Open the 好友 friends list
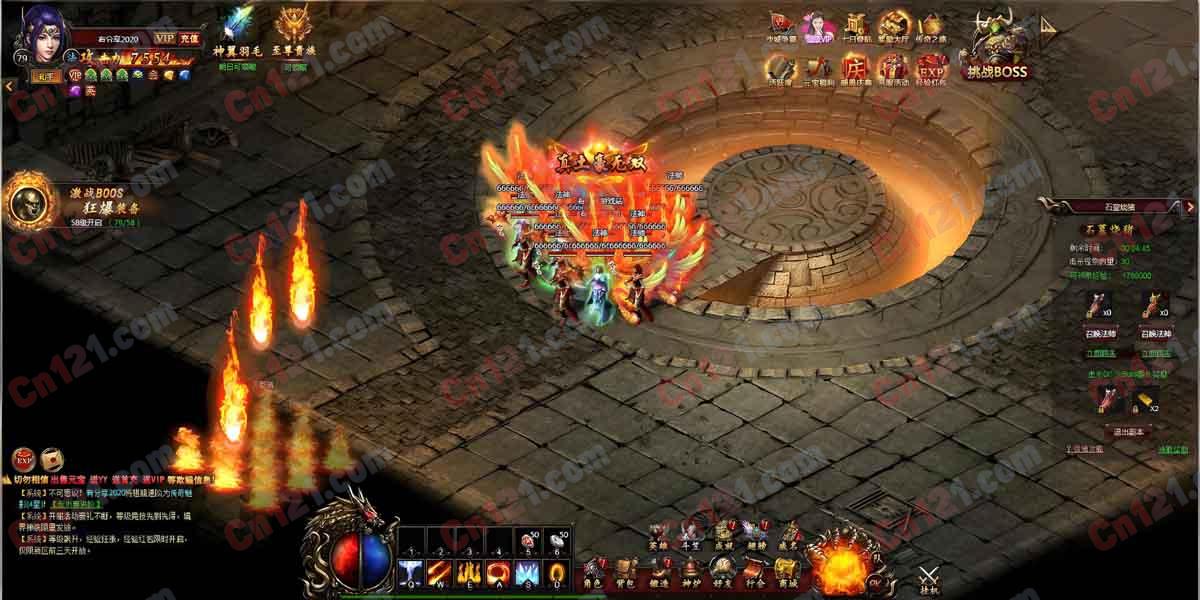The image size is (1200, 600). (722, 572)
